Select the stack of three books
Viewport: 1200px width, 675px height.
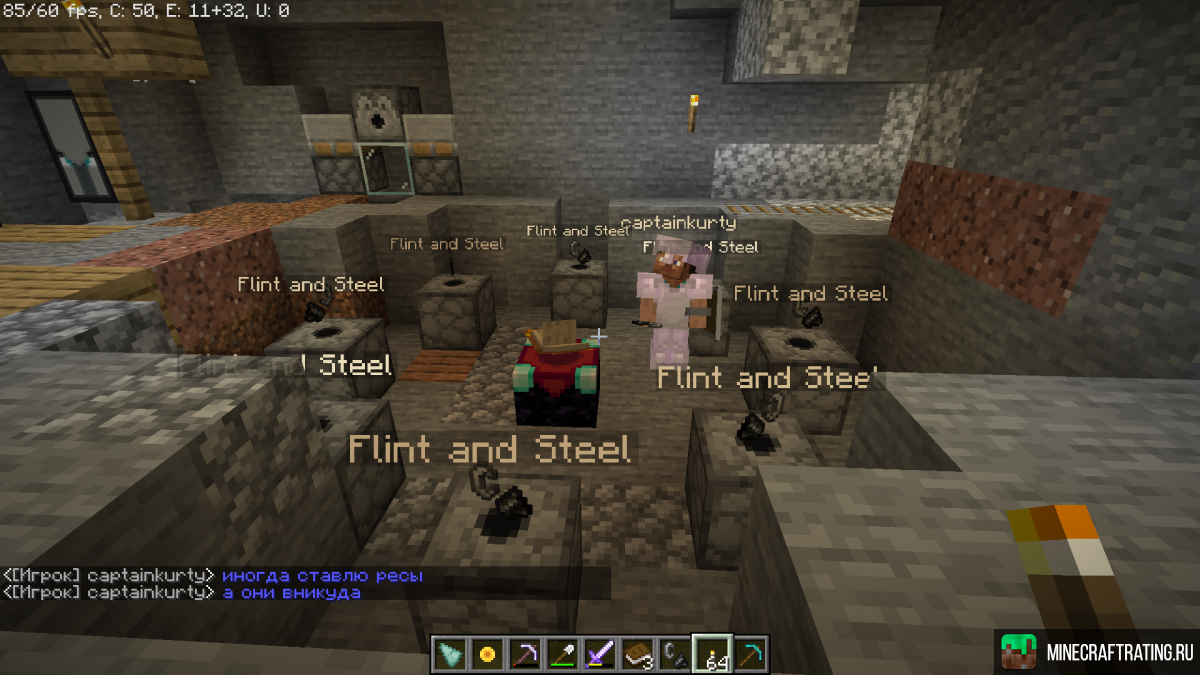(x=636, y=653)
